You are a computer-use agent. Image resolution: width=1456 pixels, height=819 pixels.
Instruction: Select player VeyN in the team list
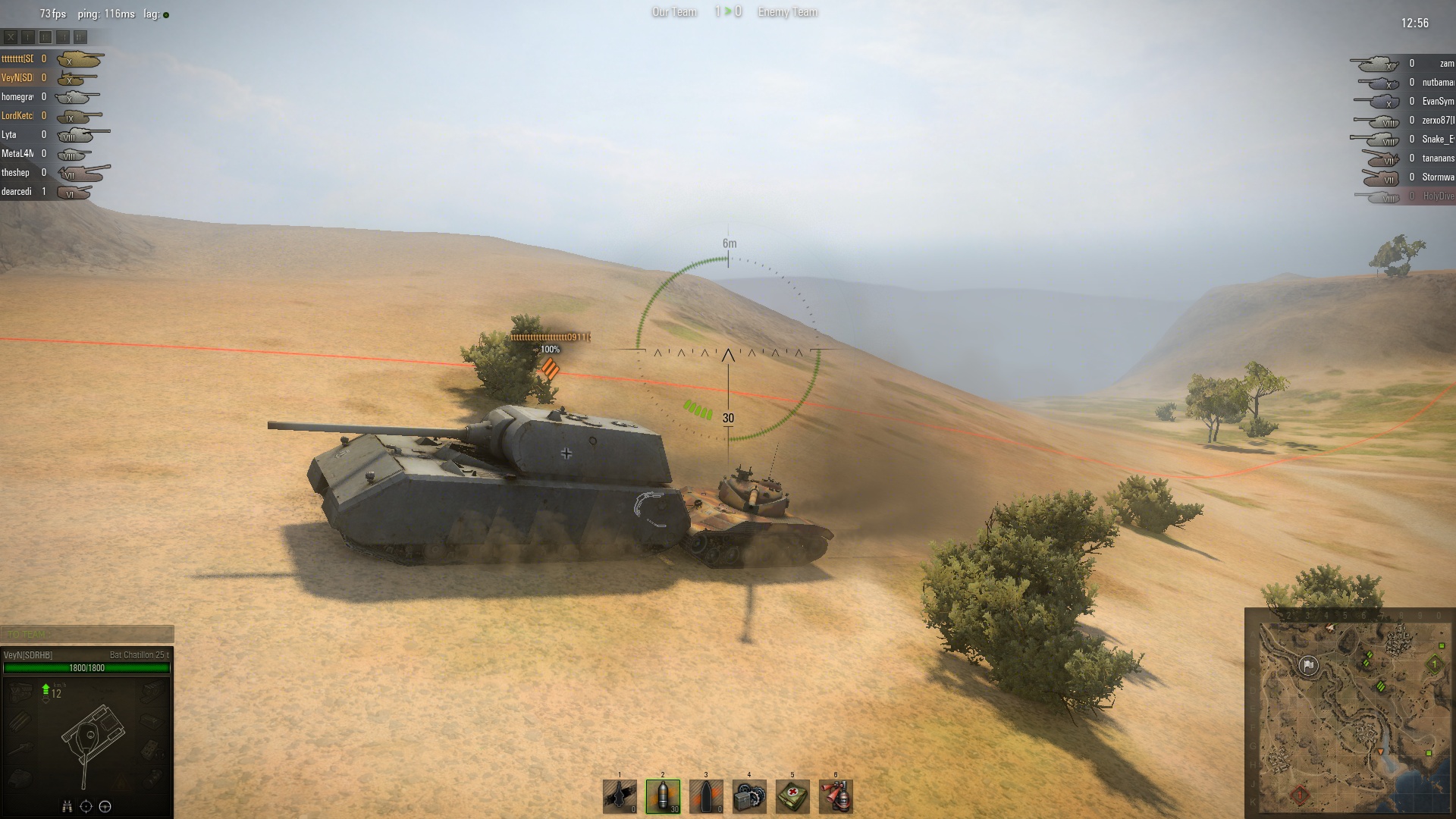pos(17,78)
